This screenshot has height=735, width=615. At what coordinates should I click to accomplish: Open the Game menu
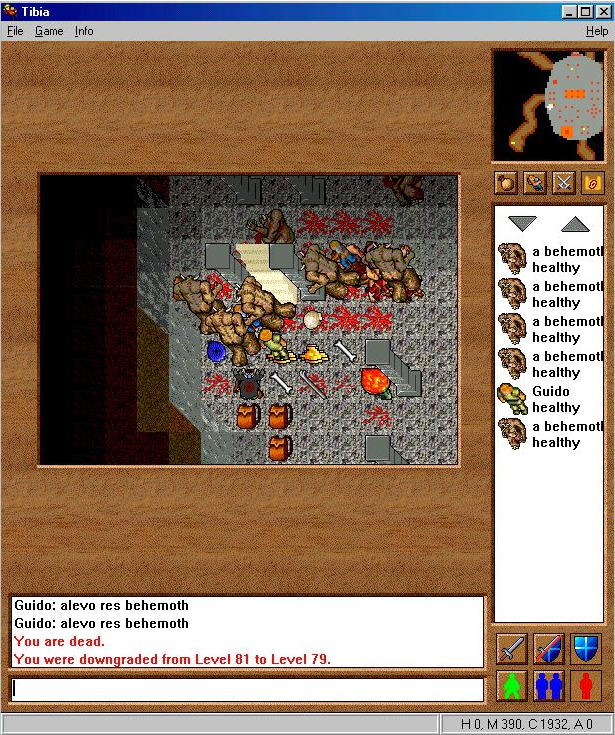coord(49,31)
